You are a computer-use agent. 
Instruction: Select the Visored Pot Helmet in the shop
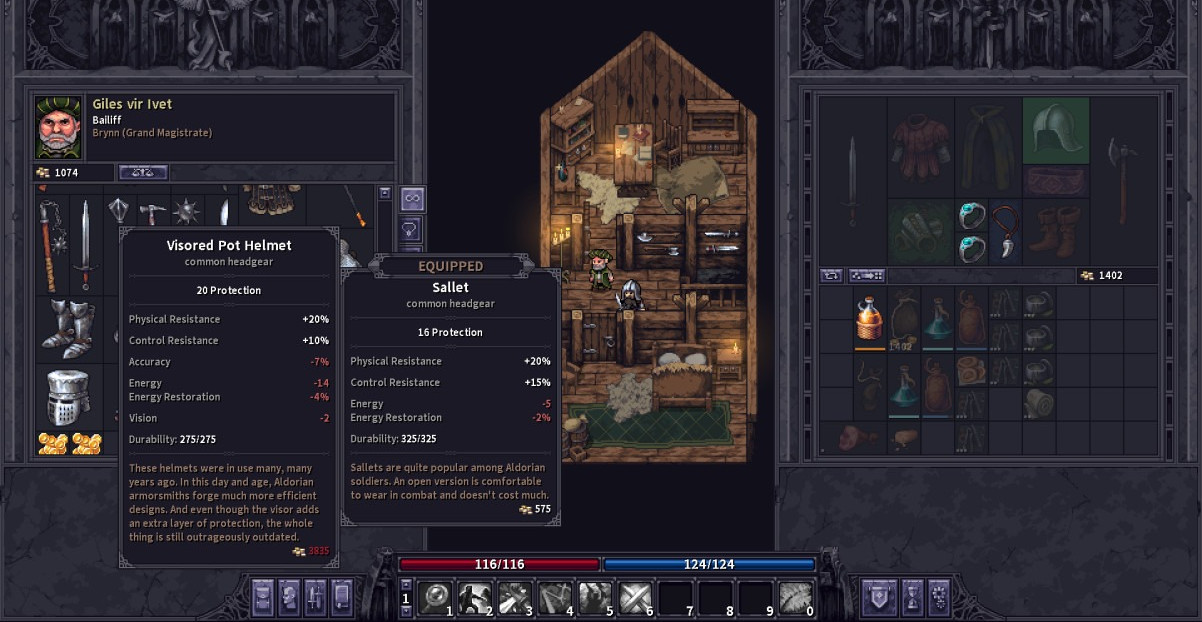click(69, 398)
